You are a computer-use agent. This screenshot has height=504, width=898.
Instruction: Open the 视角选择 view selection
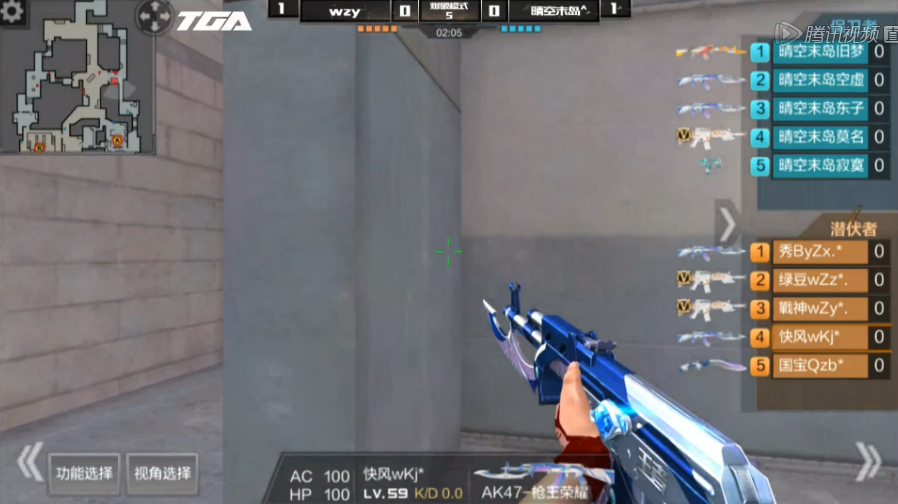click(x=162, y=473)
